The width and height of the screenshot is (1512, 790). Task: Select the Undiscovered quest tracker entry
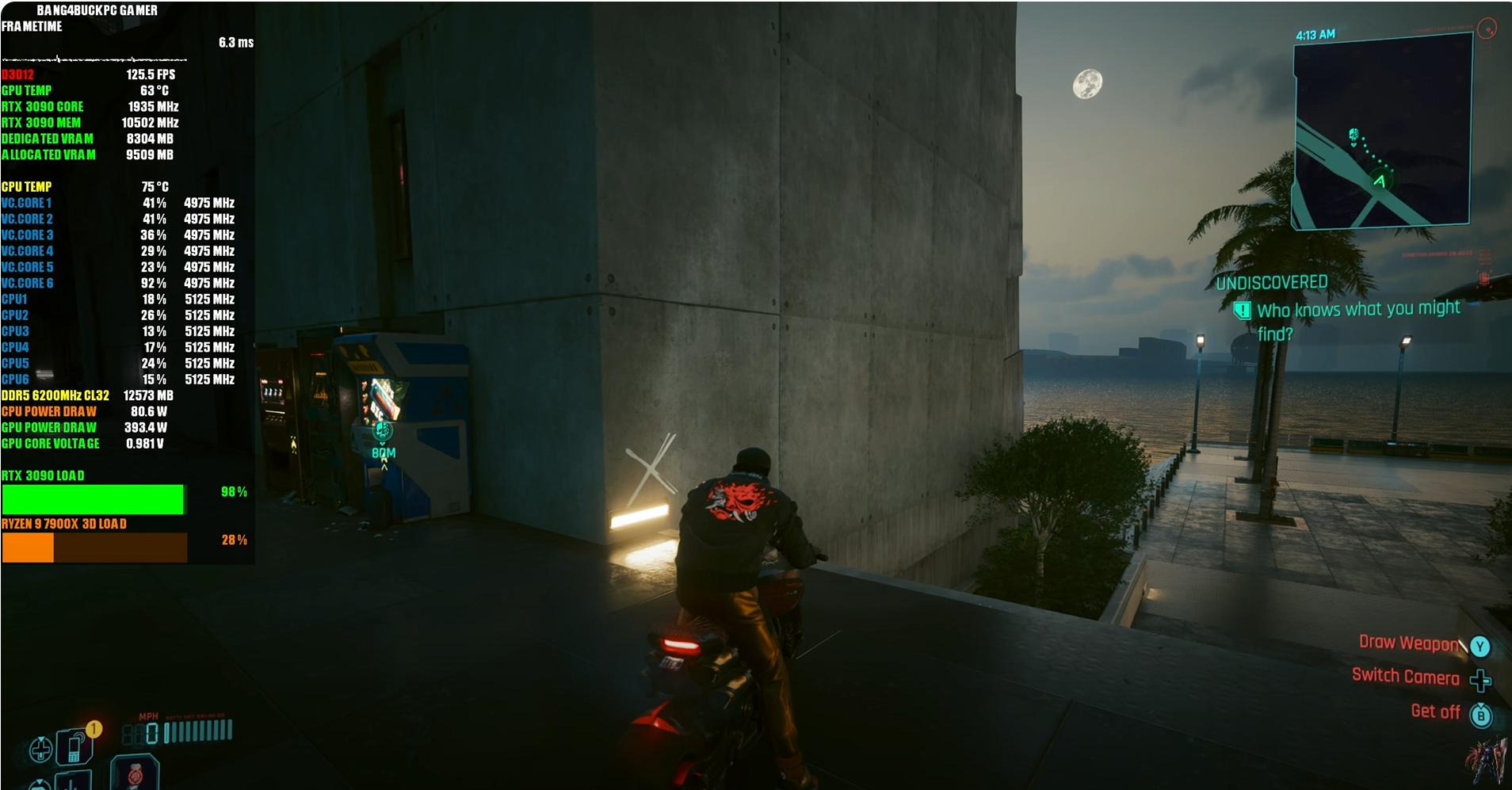coord(1347,309)
